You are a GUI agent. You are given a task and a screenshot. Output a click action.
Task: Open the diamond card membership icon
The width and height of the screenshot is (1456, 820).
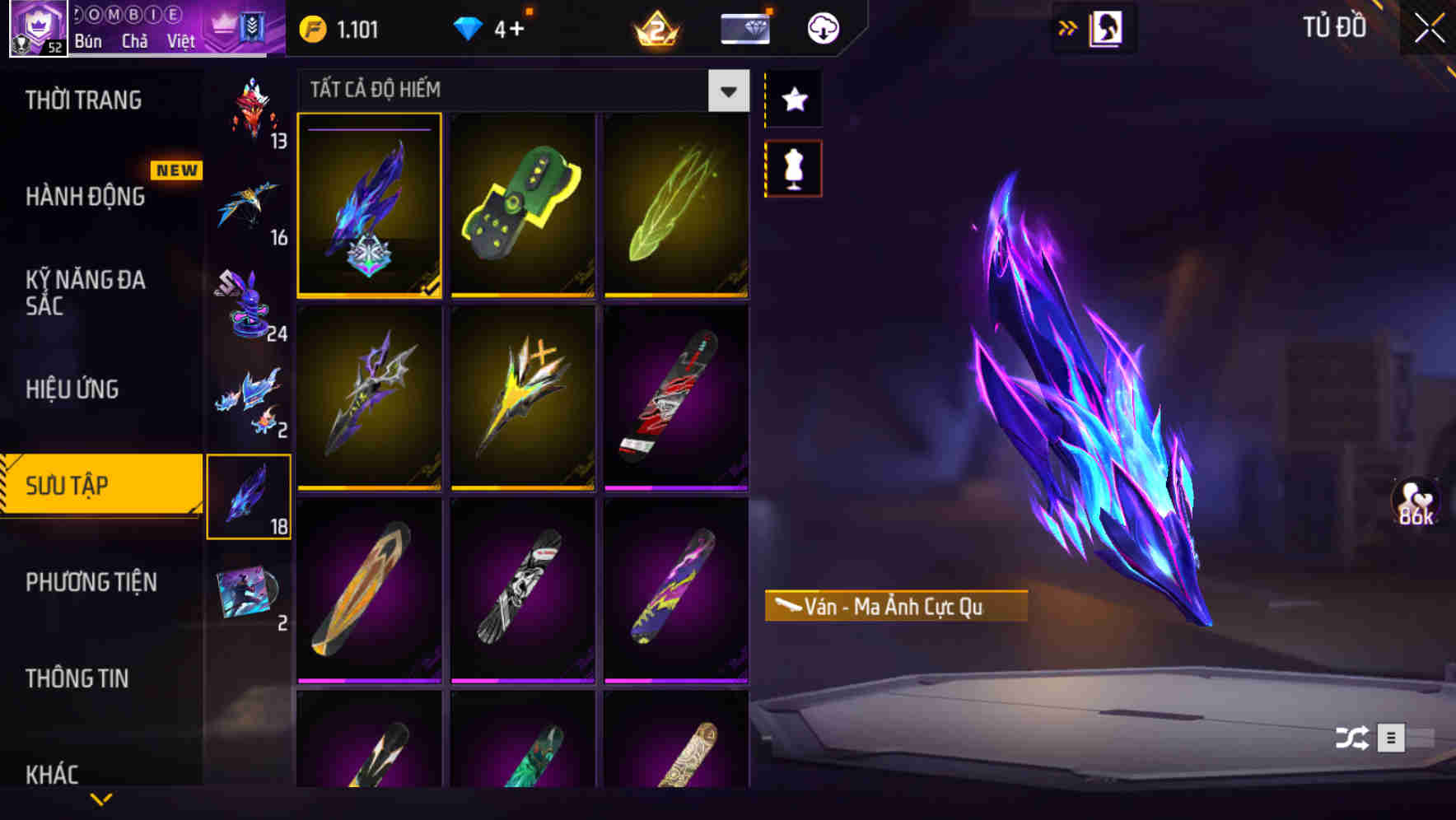pyautogui.click(x=744, y=27)
